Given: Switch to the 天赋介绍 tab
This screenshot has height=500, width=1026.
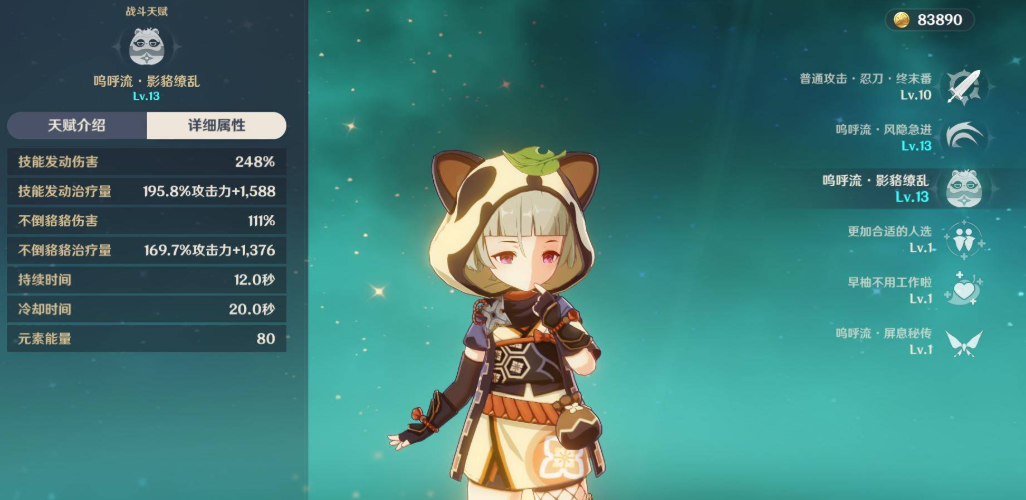Looking at the screenshot, I should (x=77, y=126).
